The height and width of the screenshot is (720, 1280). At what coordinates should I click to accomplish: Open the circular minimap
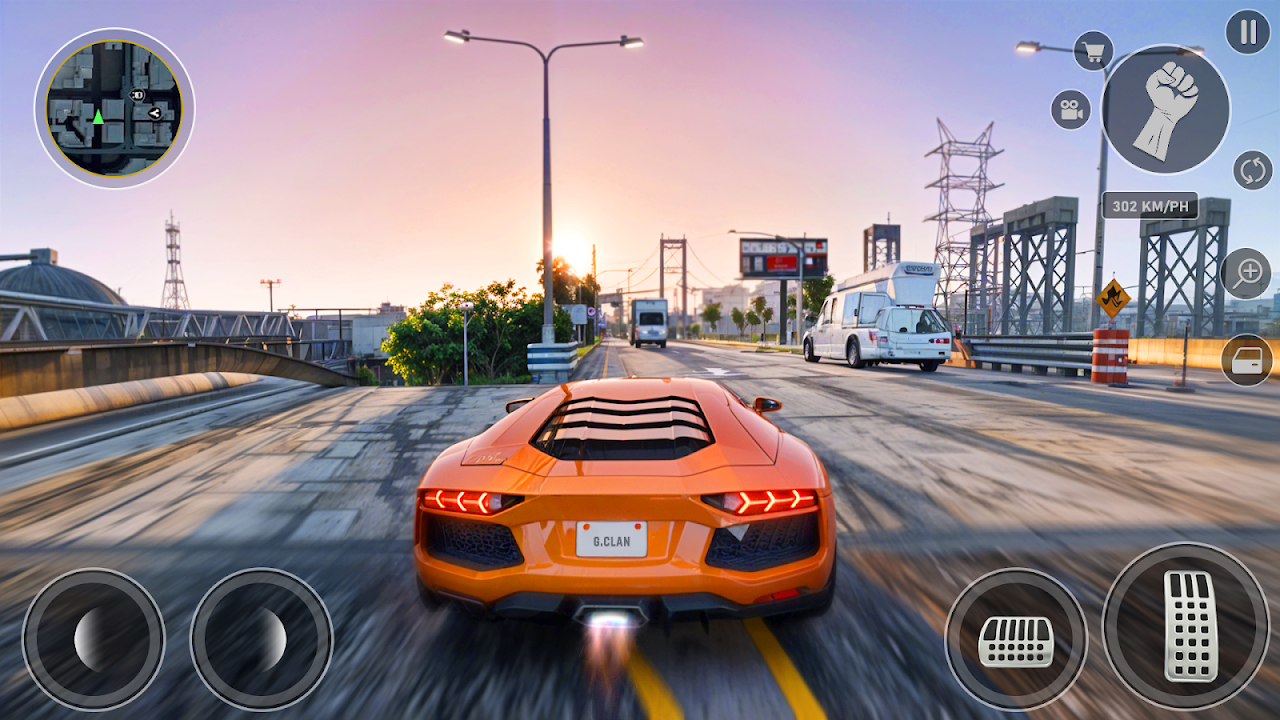tap(114, 108)
